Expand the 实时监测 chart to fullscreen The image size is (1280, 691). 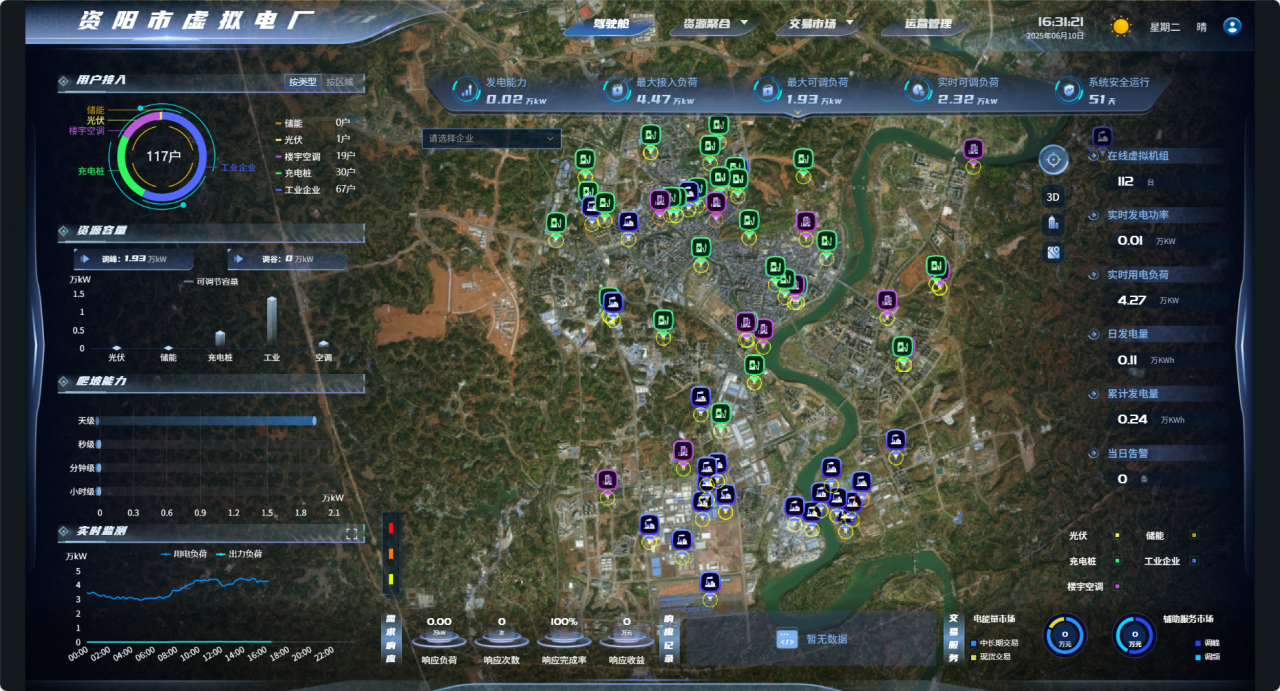[352, 534]
